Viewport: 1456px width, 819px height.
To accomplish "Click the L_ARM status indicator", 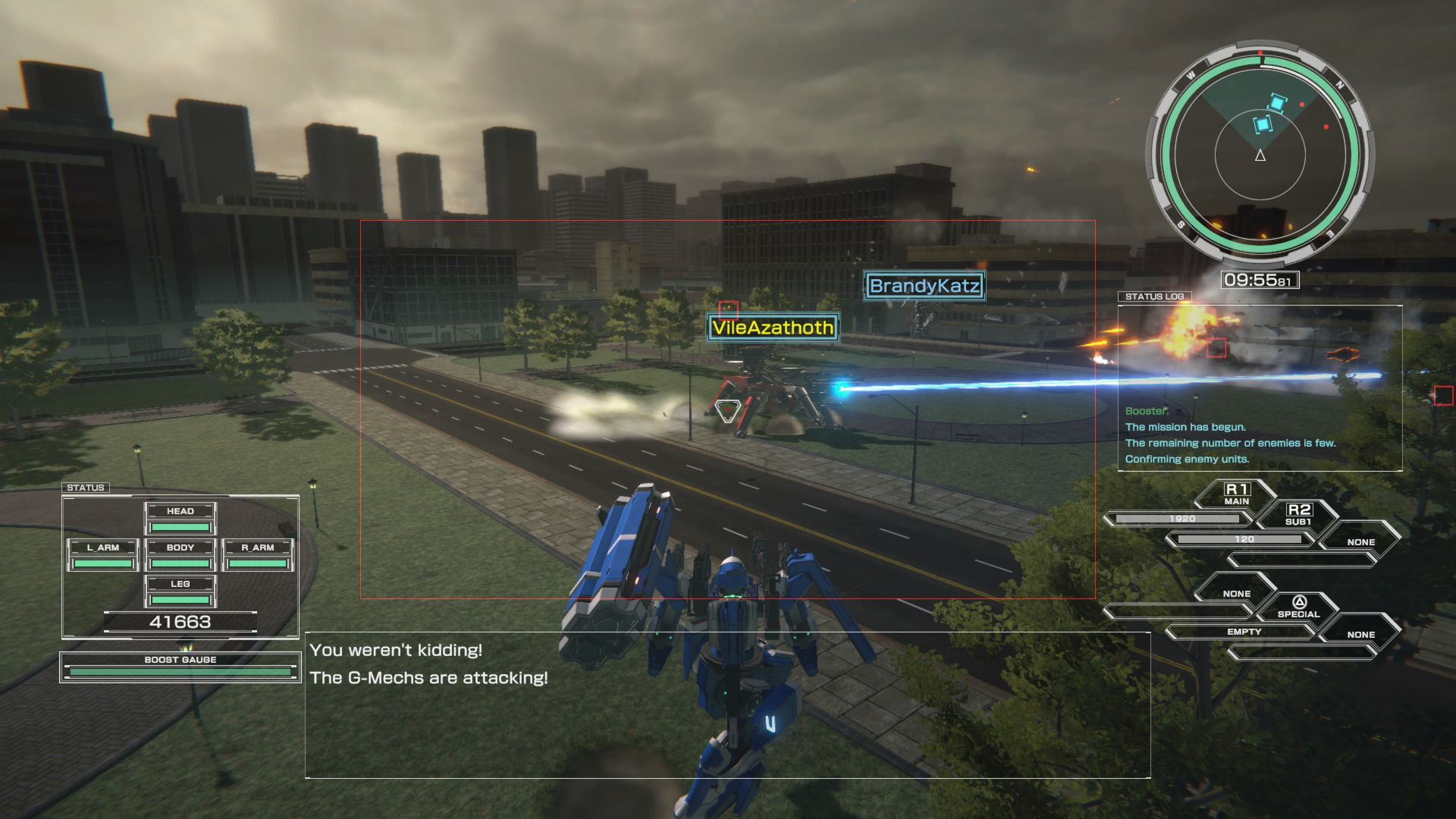I will point(102,546).
